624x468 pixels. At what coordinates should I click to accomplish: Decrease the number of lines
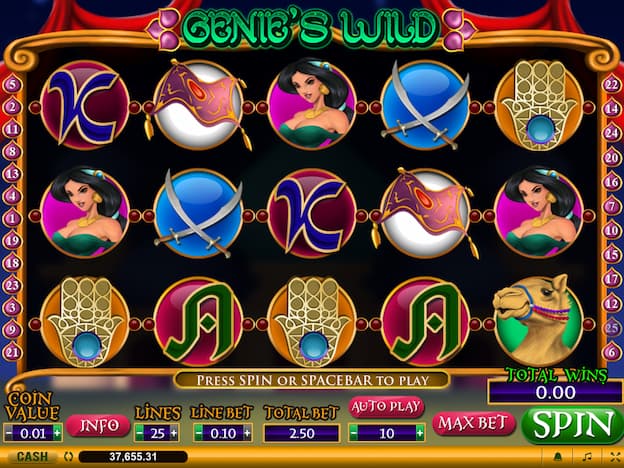tap(138, 432)
